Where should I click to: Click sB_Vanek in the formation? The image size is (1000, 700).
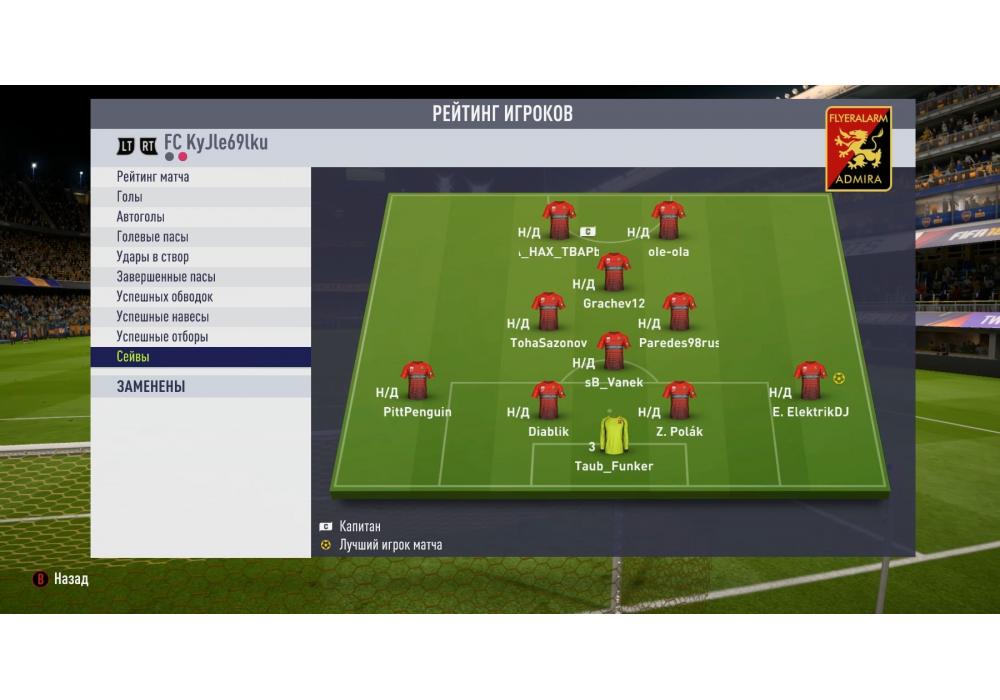point(613,352)
